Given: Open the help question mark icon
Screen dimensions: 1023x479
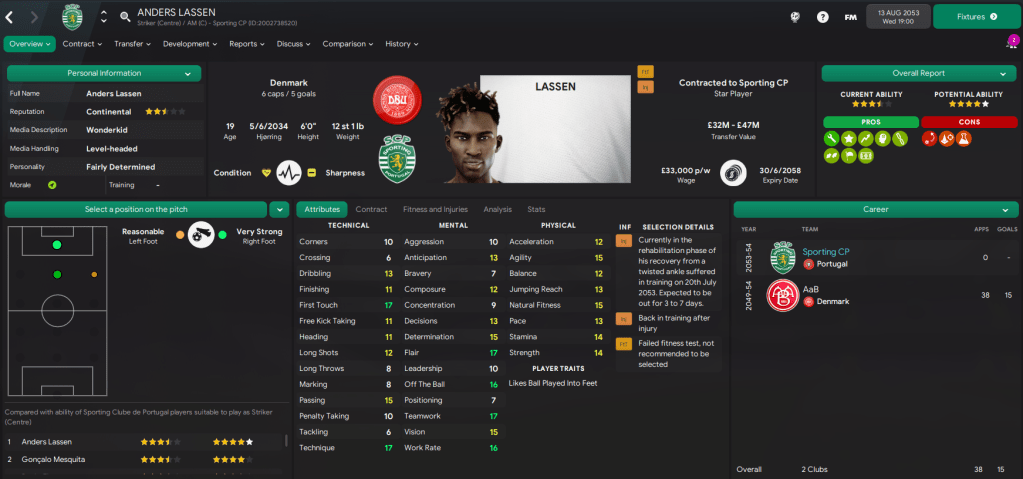Looking at the screenshot, I should coord(822,17).
